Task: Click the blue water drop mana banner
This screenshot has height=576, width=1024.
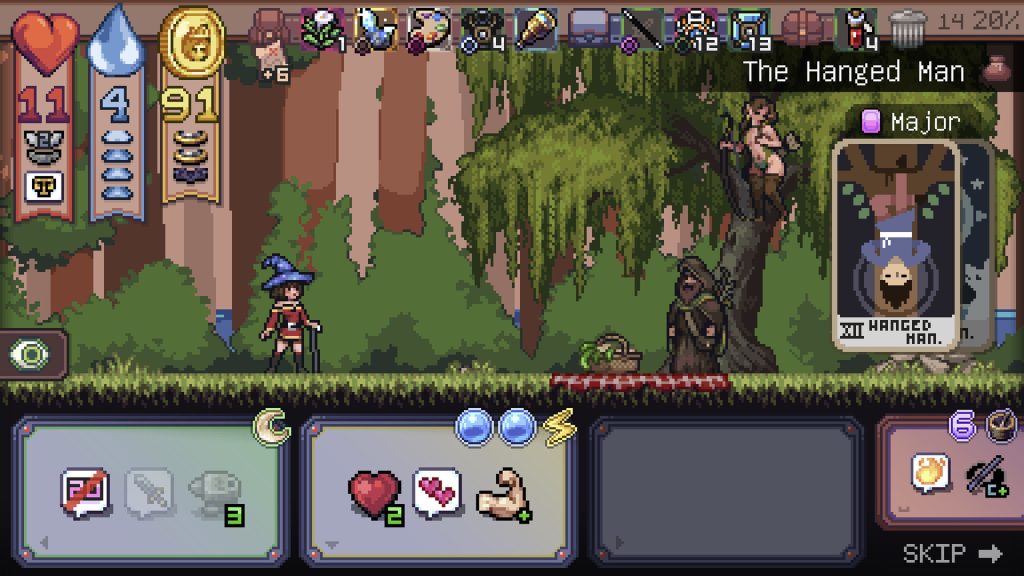Action: click(117, 110)
